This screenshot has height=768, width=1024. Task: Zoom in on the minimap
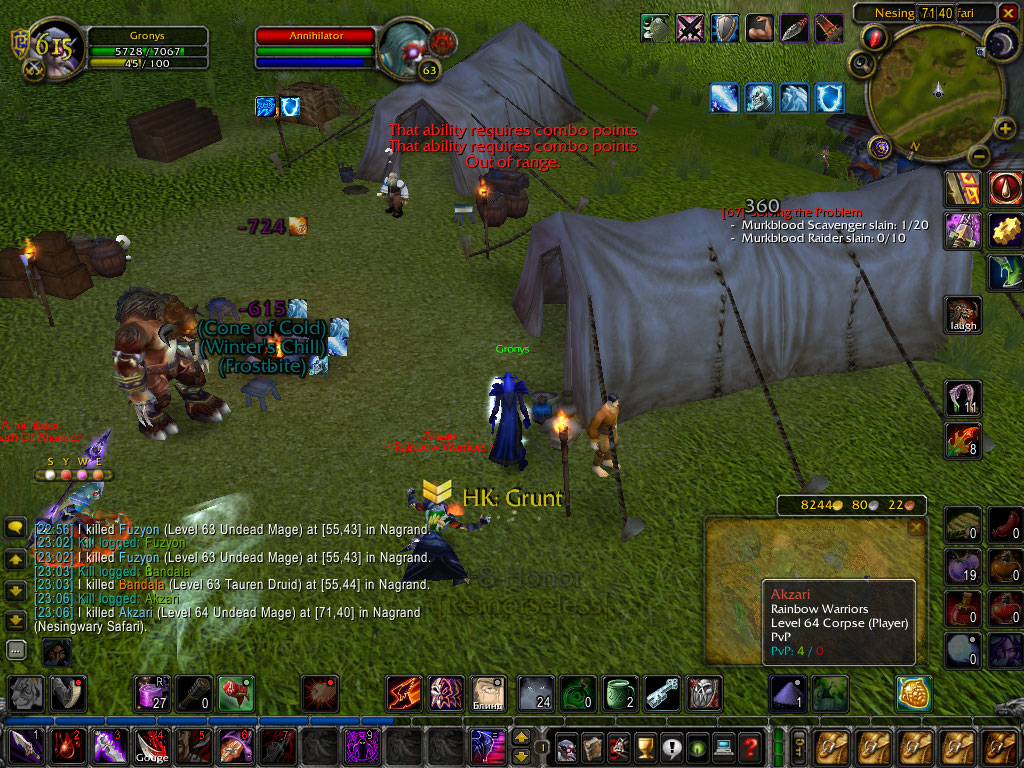click(x=1006, y=129)
